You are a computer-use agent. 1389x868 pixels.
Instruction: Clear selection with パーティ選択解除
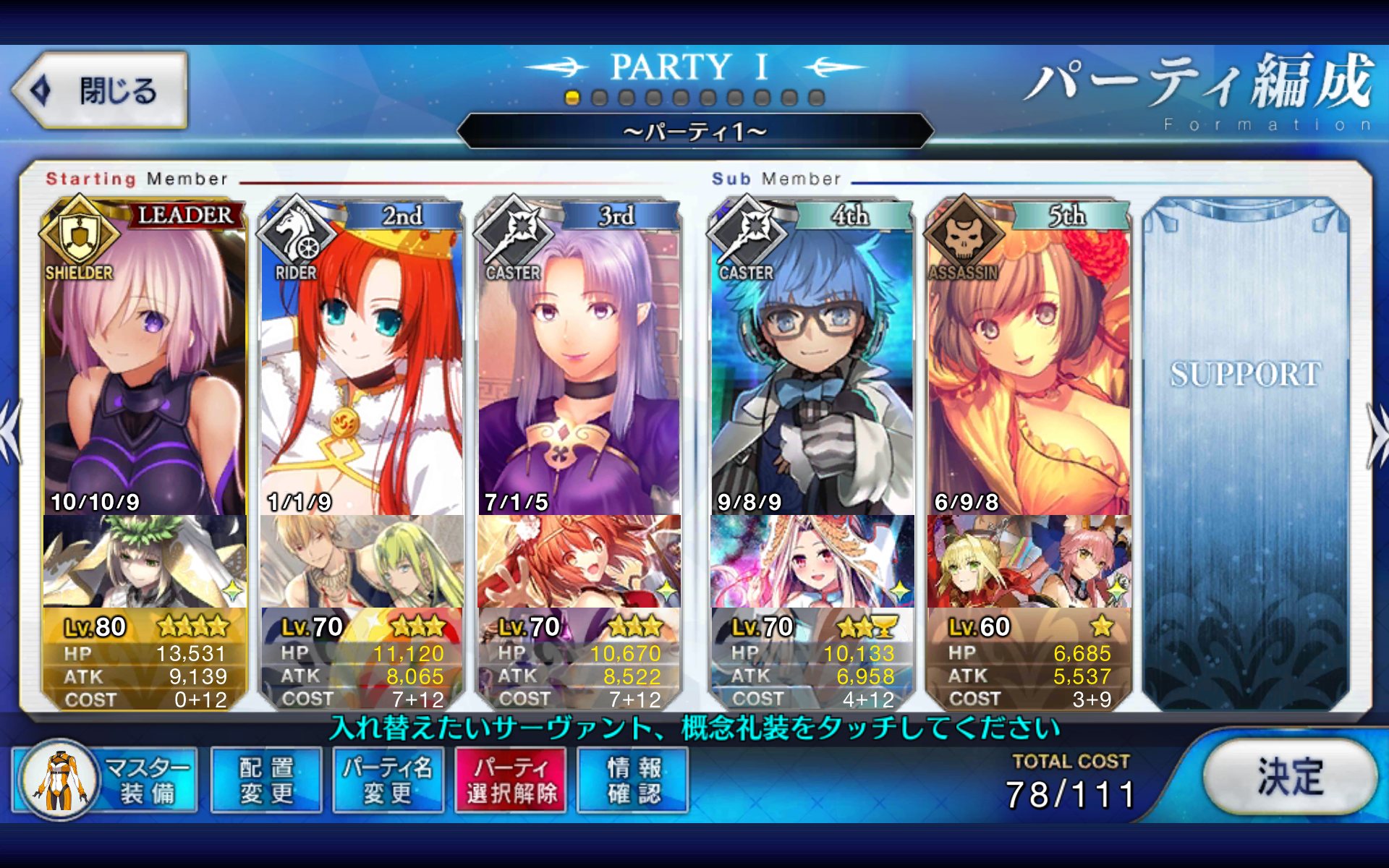[x=511, y=780]
